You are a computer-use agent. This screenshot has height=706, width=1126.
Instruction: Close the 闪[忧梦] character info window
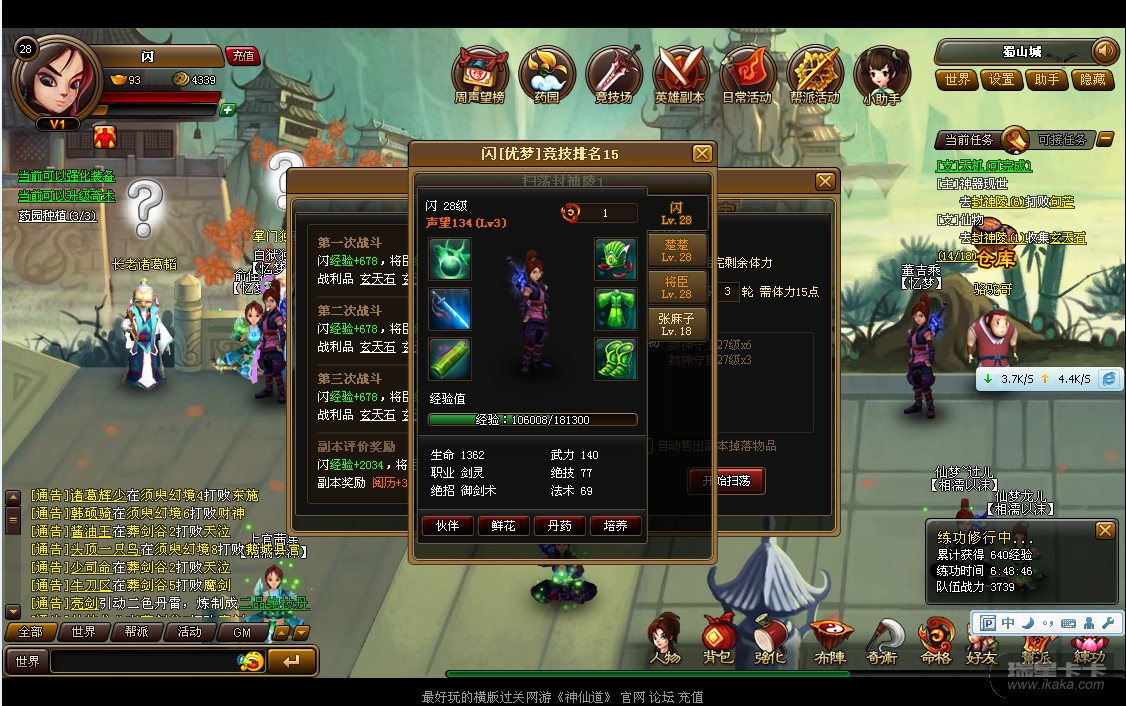702,154
